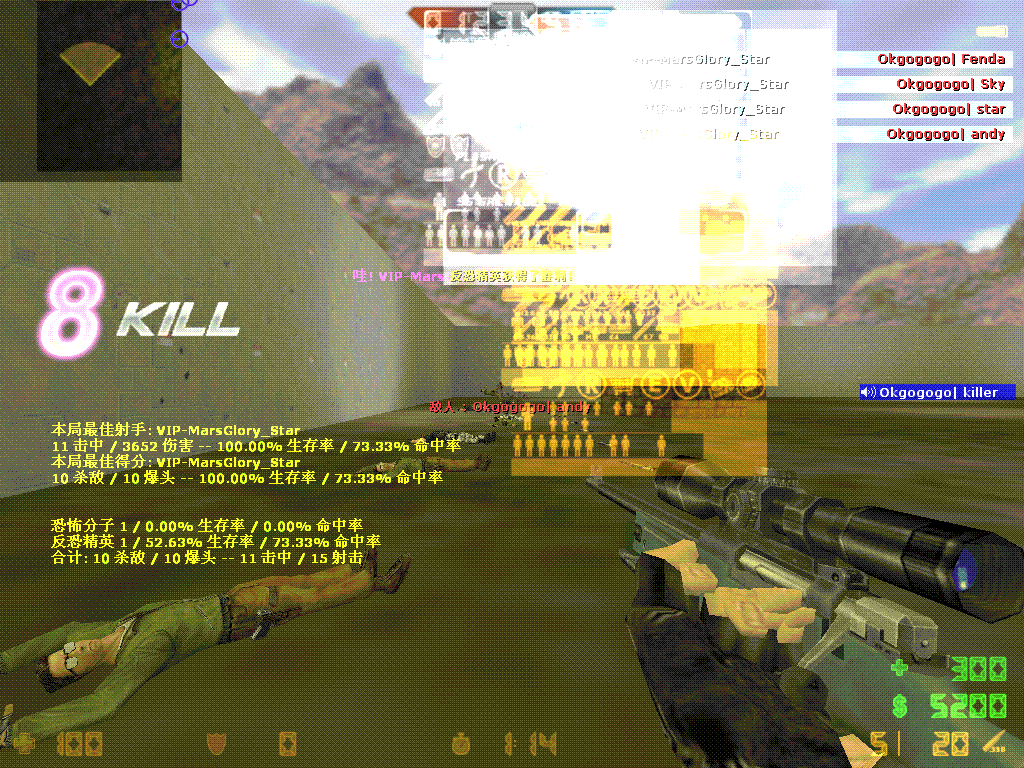Screen dimensions: 1024x768
Task: Select the Okgogogo| Sky player row
Action: point(950,84)
